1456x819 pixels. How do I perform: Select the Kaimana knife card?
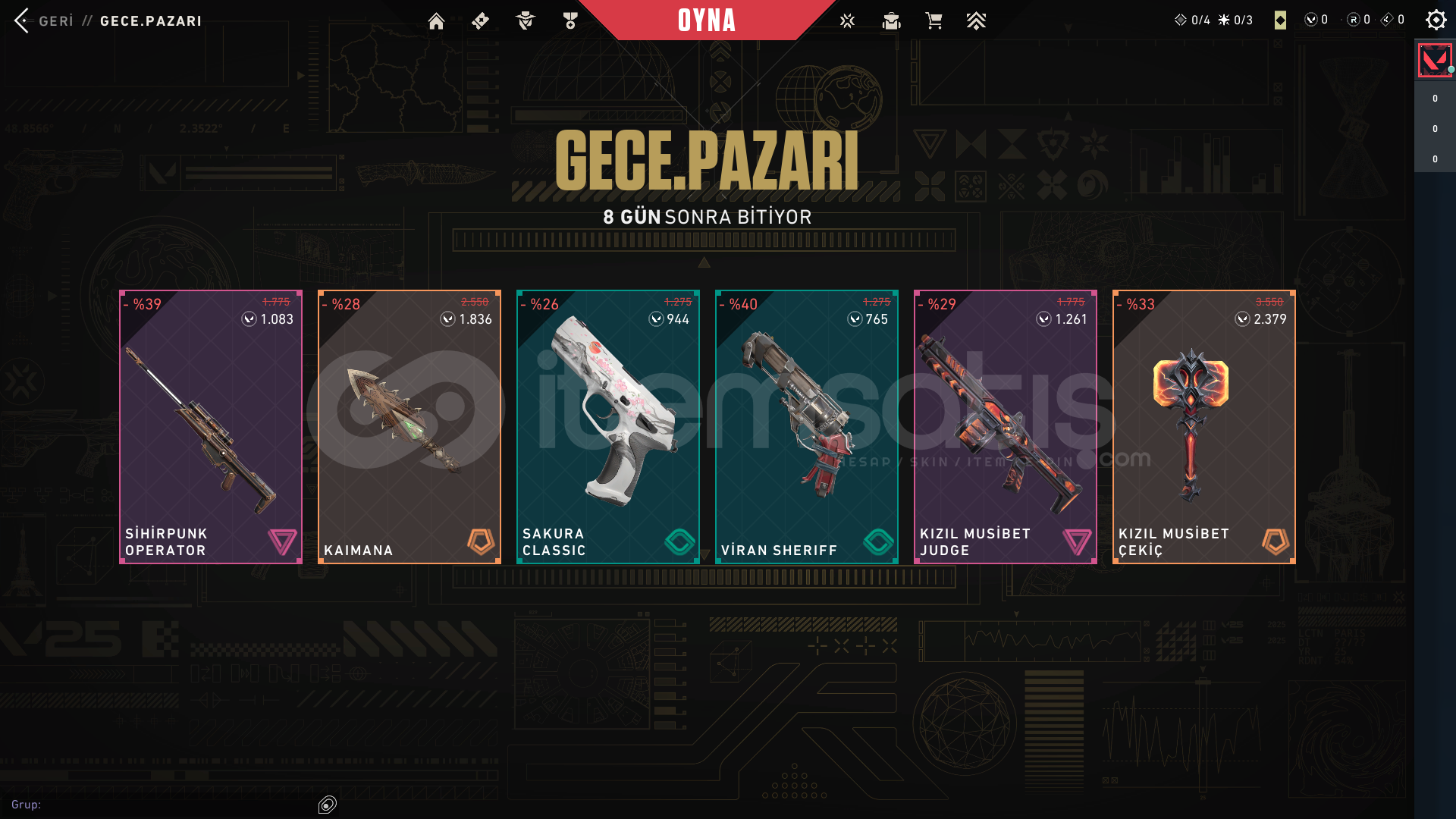tap(409, 426)
